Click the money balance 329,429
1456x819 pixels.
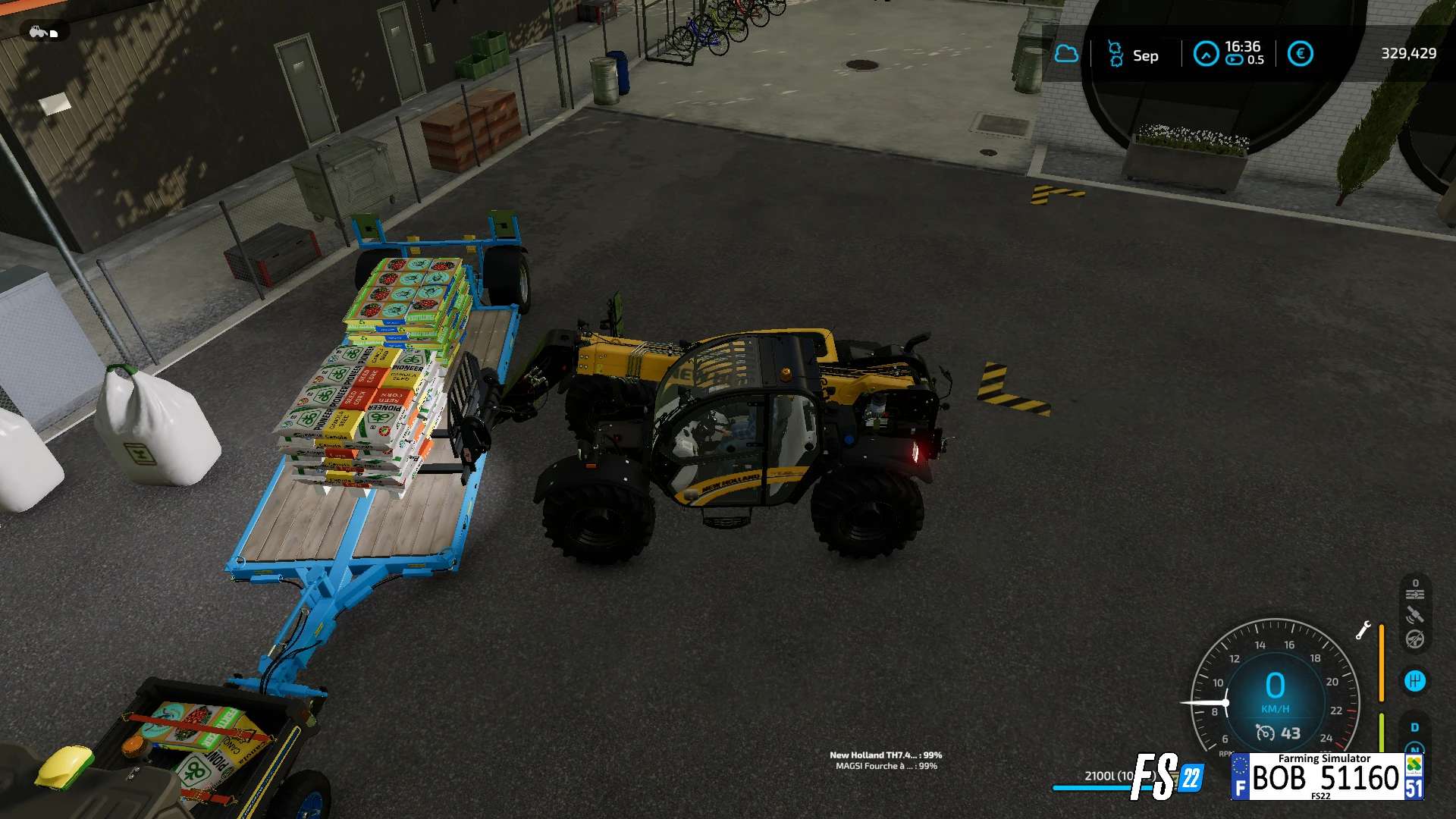tap(1409, 53)
